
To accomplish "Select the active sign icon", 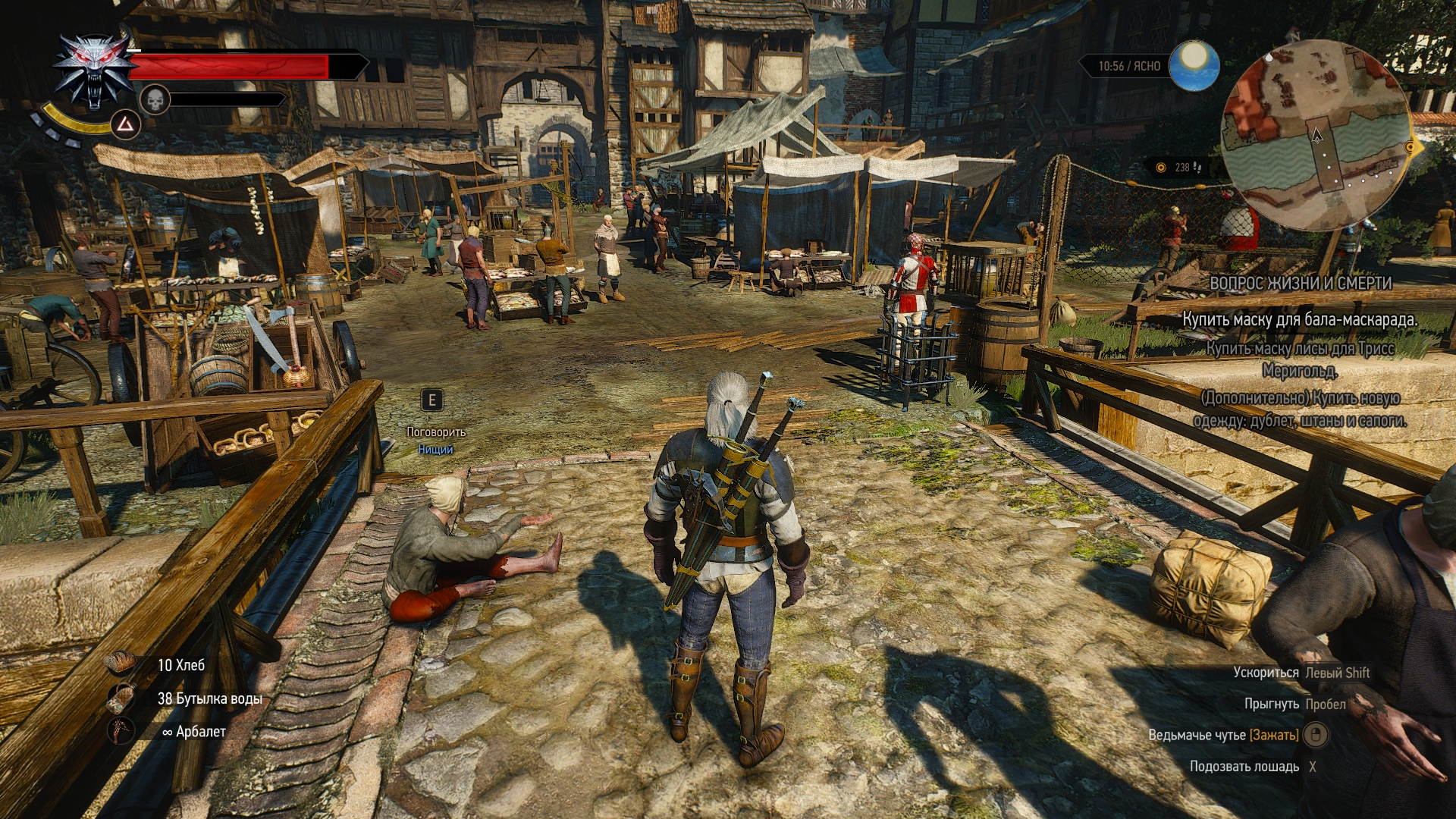I will (x=125, y=125).
